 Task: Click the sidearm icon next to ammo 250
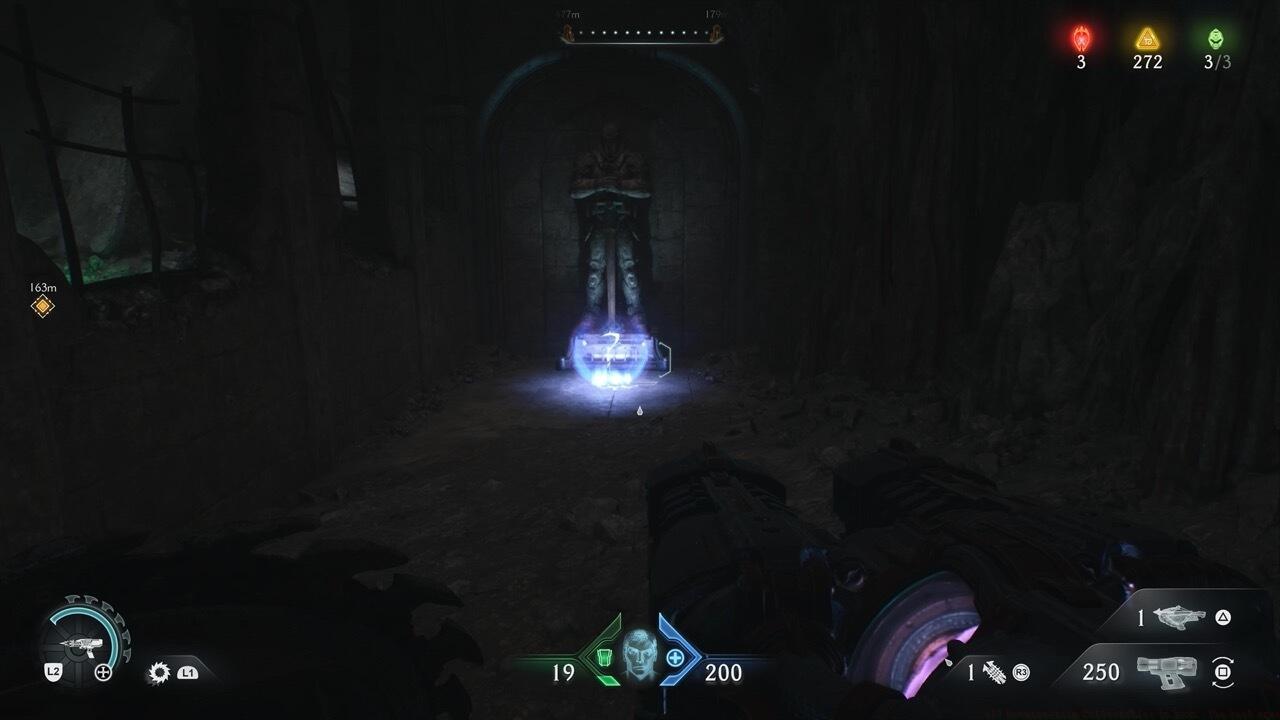pos(1165,673)
